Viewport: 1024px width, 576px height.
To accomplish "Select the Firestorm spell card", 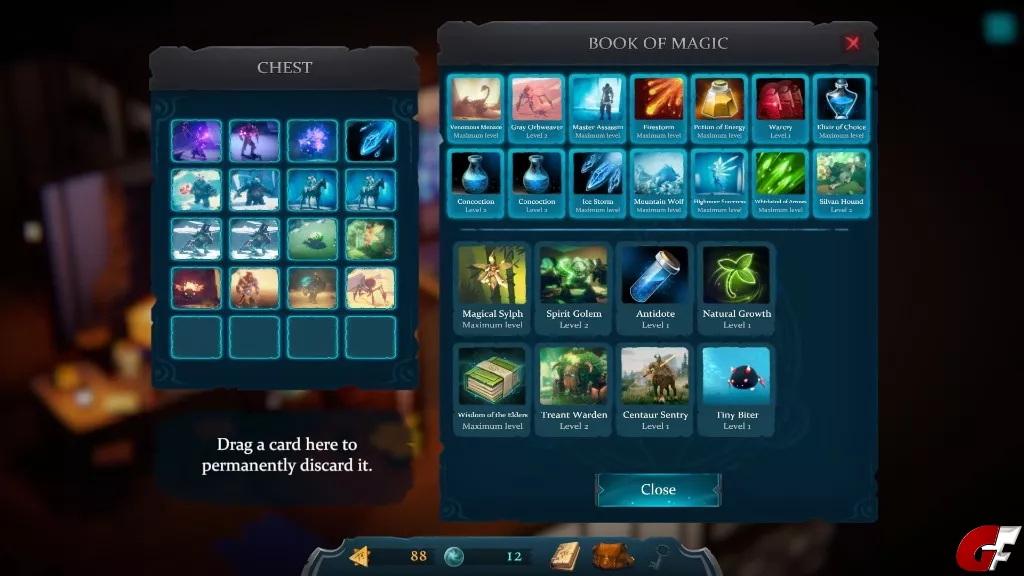I will tap(659, 107).
